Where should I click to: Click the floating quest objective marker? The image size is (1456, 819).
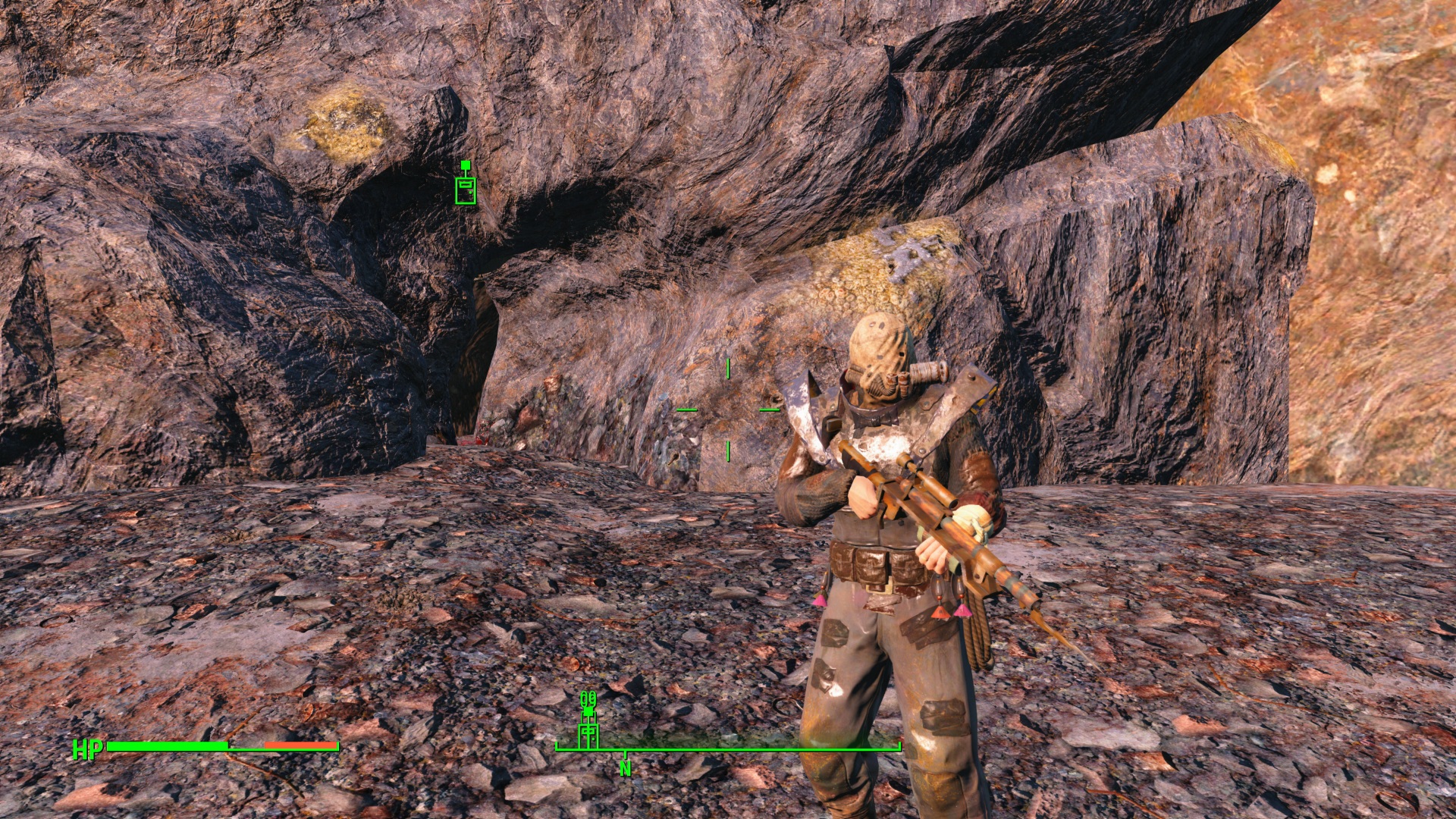coord(466,184)
